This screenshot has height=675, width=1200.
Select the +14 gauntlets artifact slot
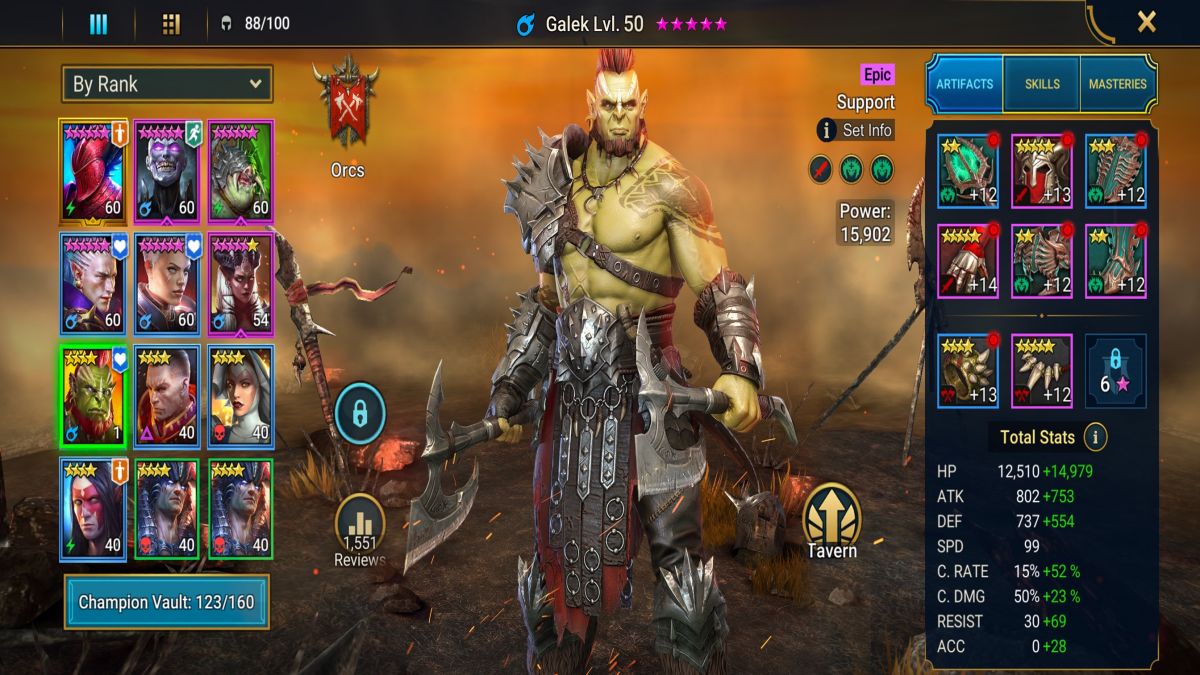coord(968,262)
